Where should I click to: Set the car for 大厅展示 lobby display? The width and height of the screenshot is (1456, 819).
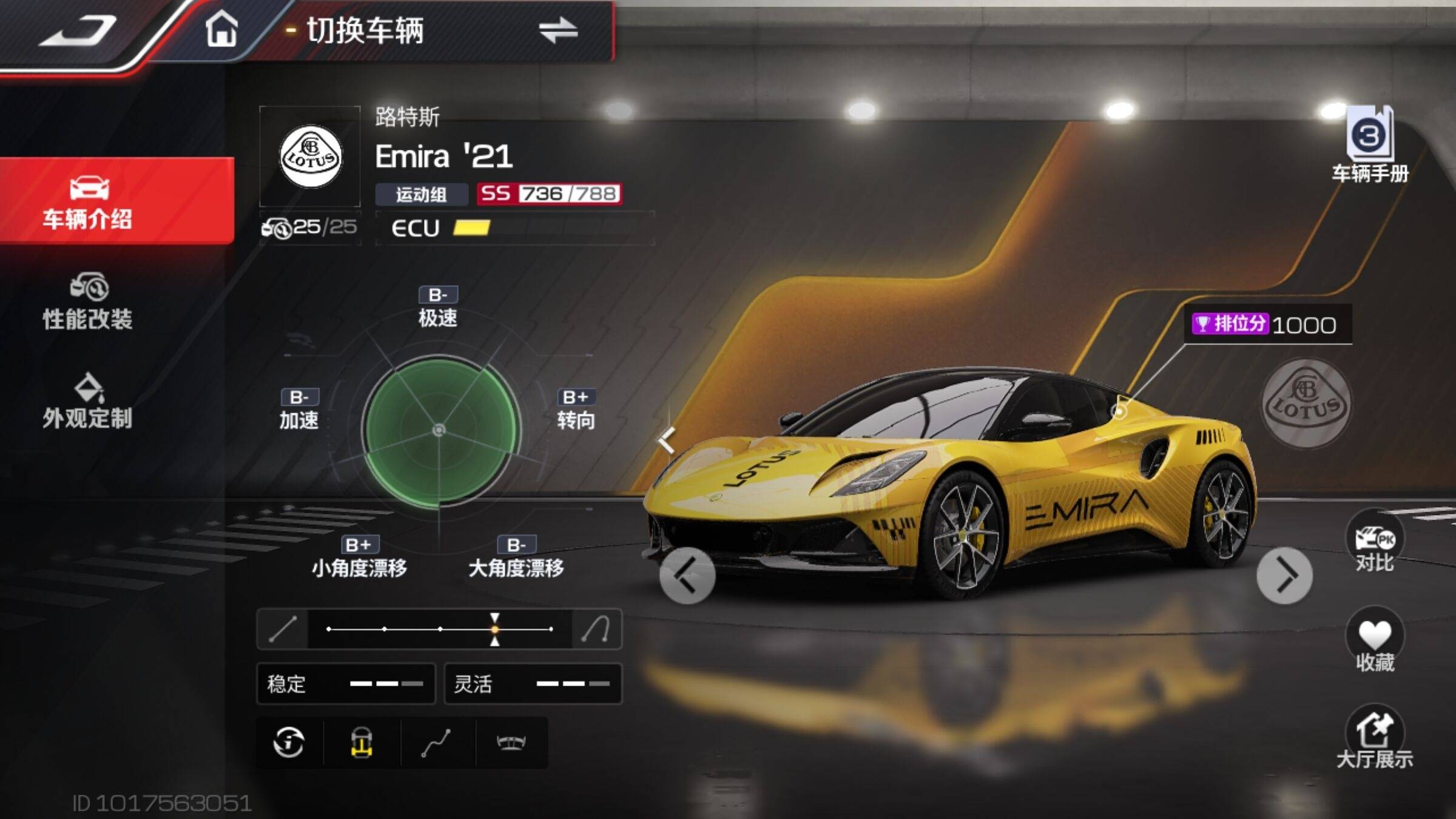[1375, 738]
